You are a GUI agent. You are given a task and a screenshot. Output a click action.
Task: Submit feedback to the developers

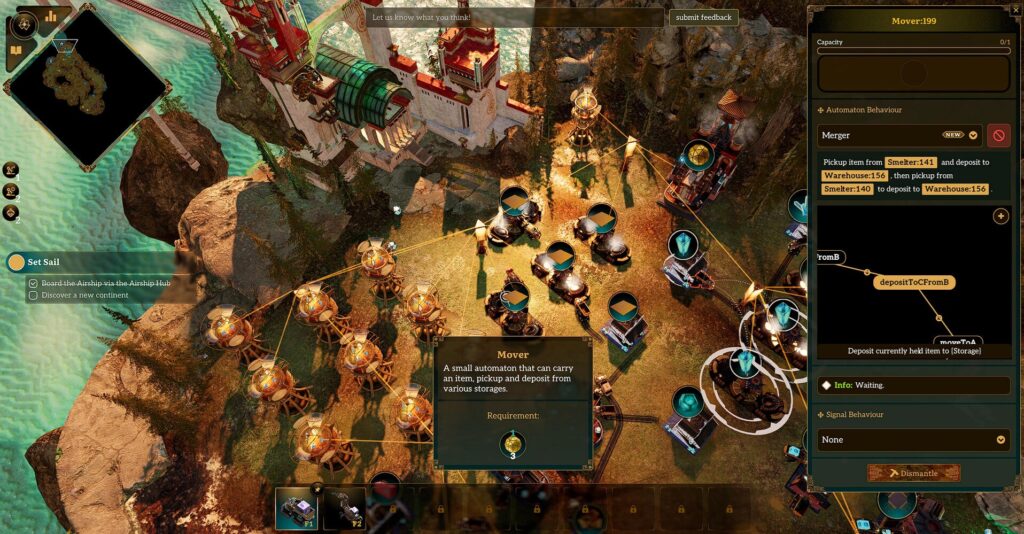704,17
